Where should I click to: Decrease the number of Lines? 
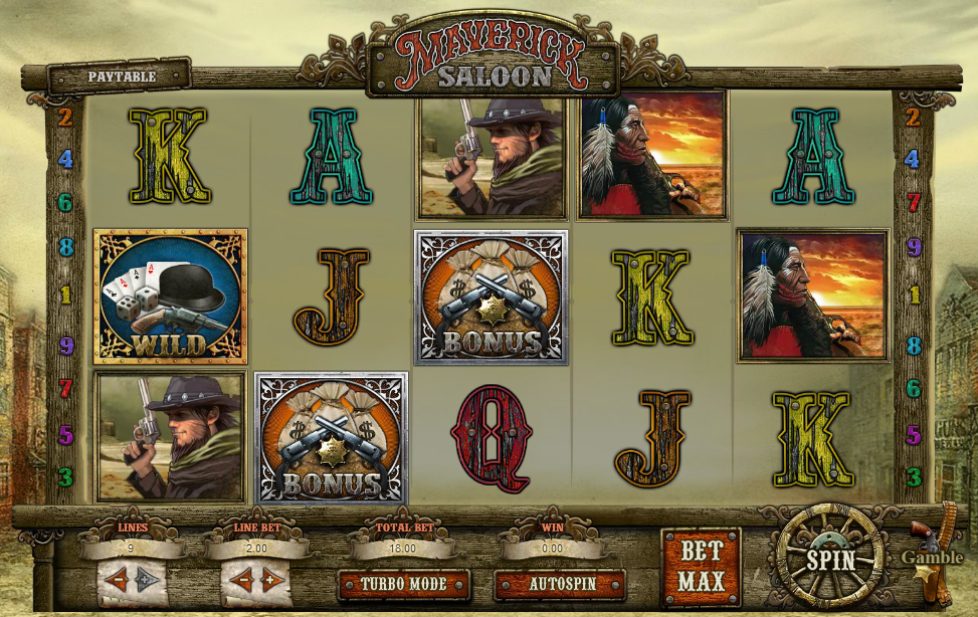click(x=119, y=580)
